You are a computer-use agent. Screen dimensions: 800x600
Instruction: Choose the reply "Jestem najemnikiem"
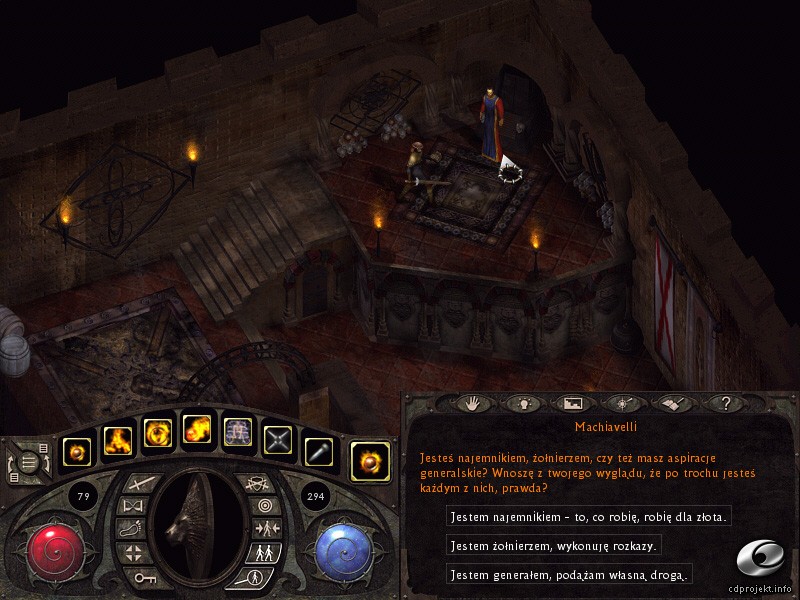589,517
